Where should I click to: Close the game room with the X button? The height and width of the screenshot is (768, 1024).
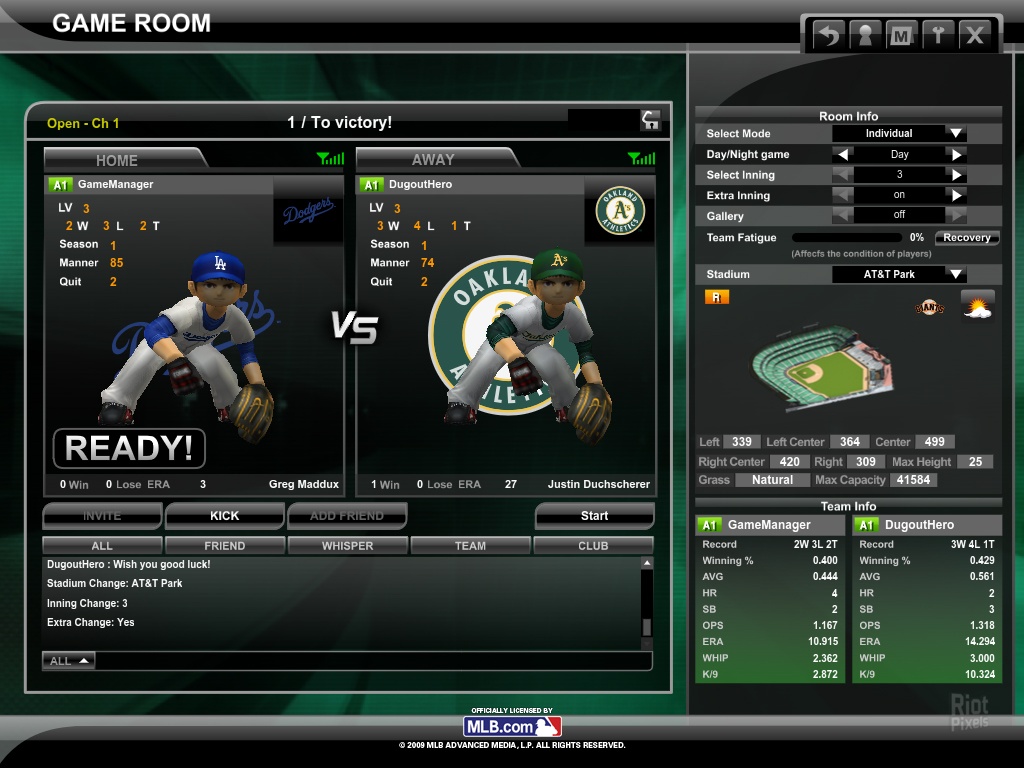coord(973,36)
